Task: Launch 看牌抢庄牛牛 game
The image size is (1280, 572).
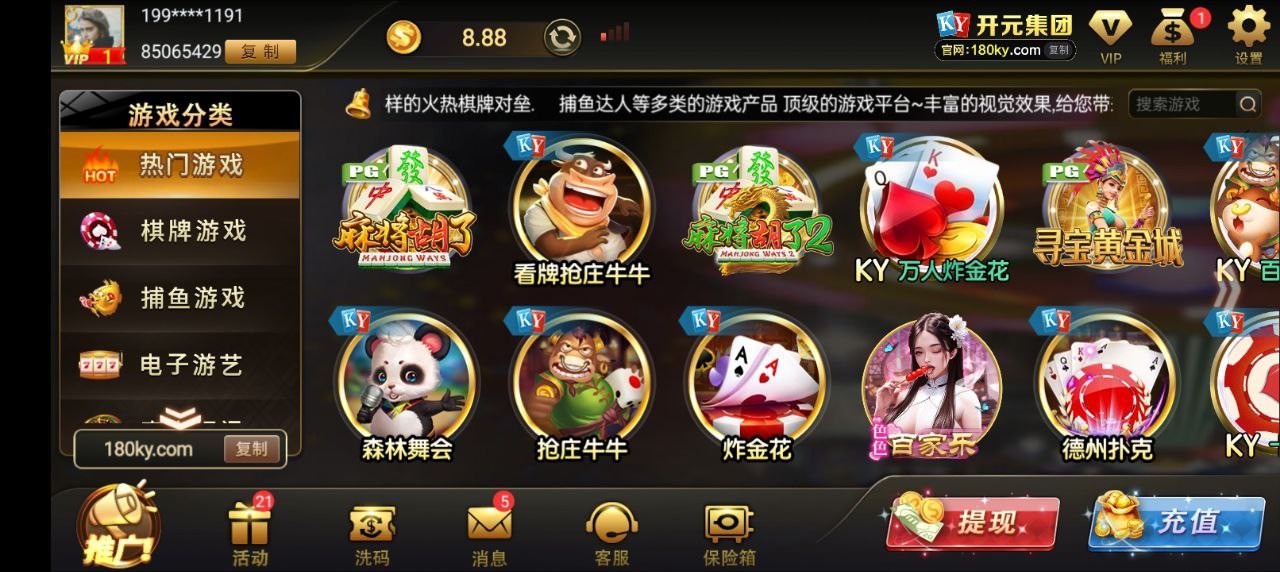Action: (581, 211)
